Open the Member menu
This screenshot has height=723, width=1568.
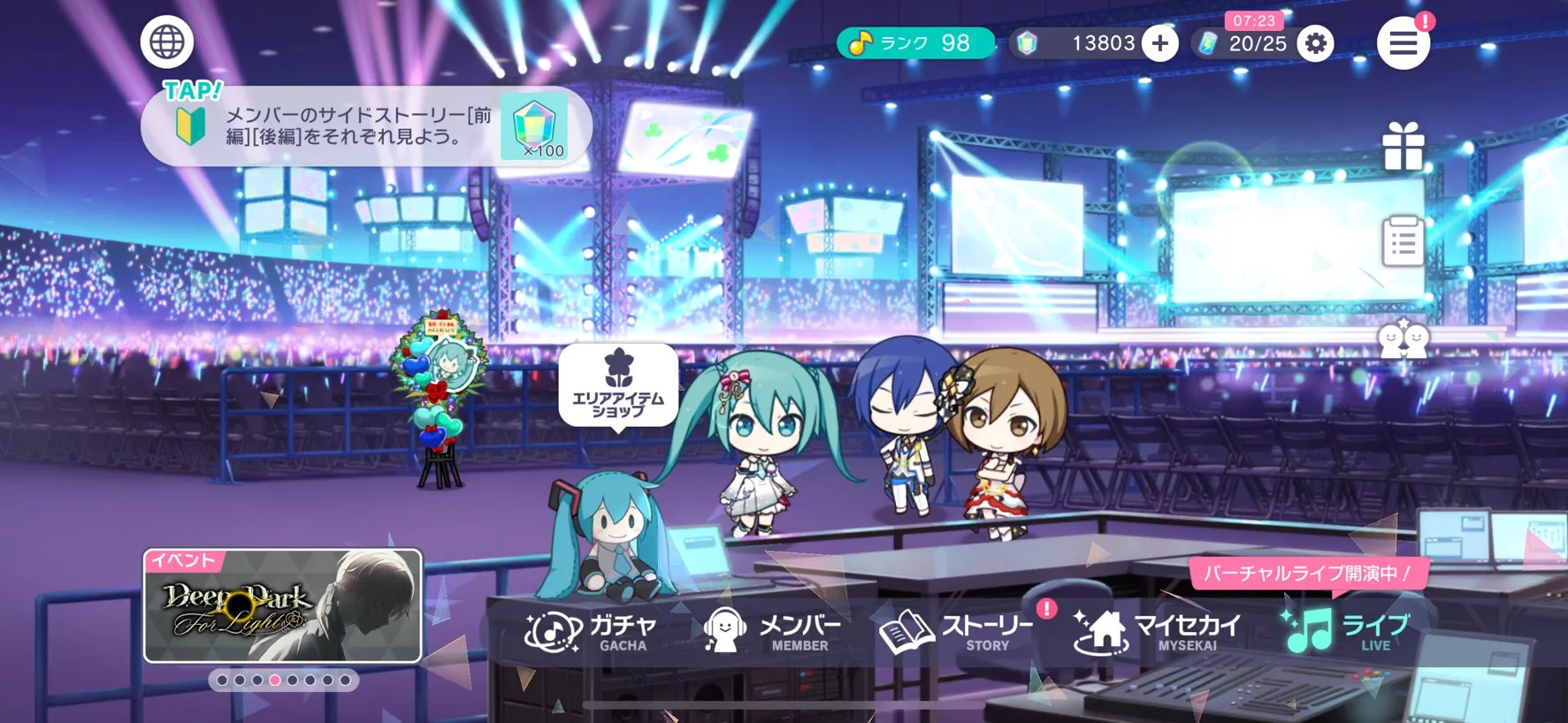tap(772, 632)
